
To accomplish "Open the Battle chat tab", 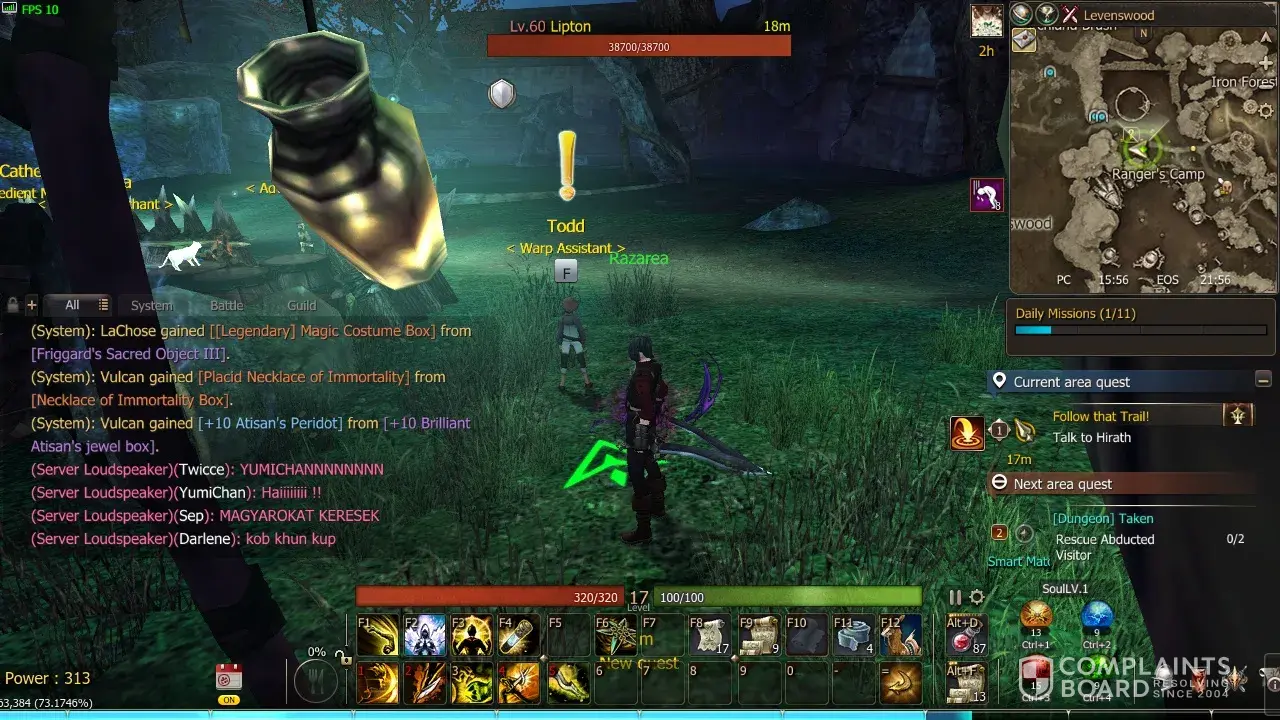I will tap(226, 305).
